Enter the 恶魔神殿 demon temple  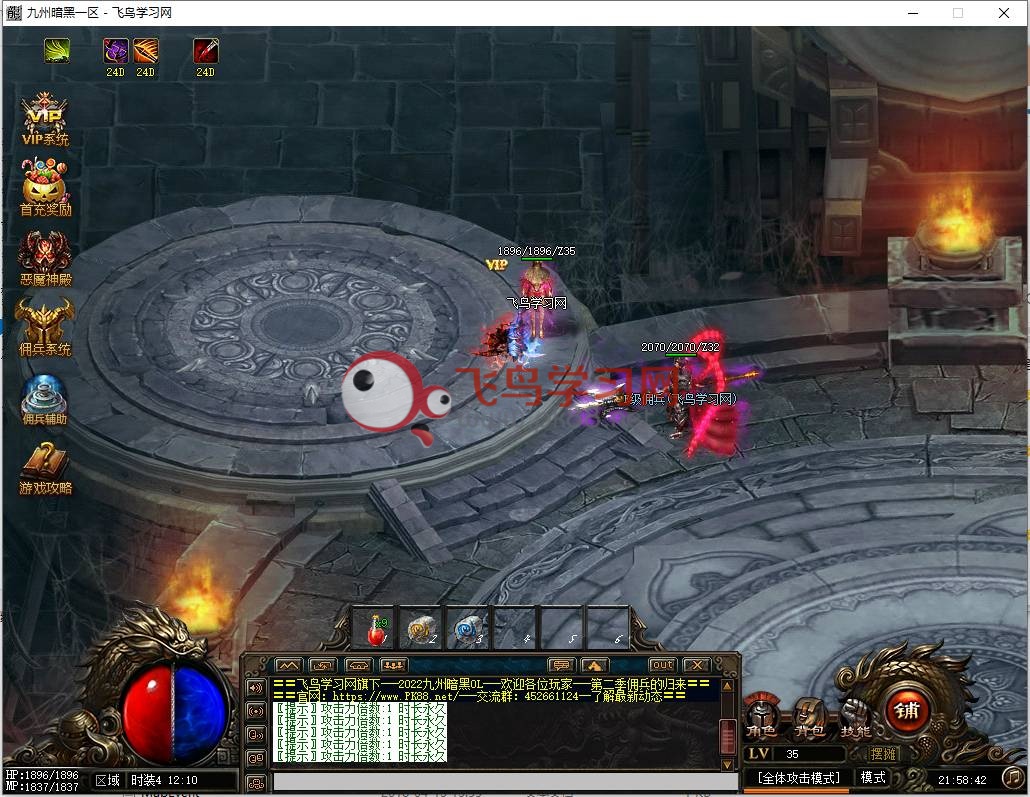(x=45, y=257)
